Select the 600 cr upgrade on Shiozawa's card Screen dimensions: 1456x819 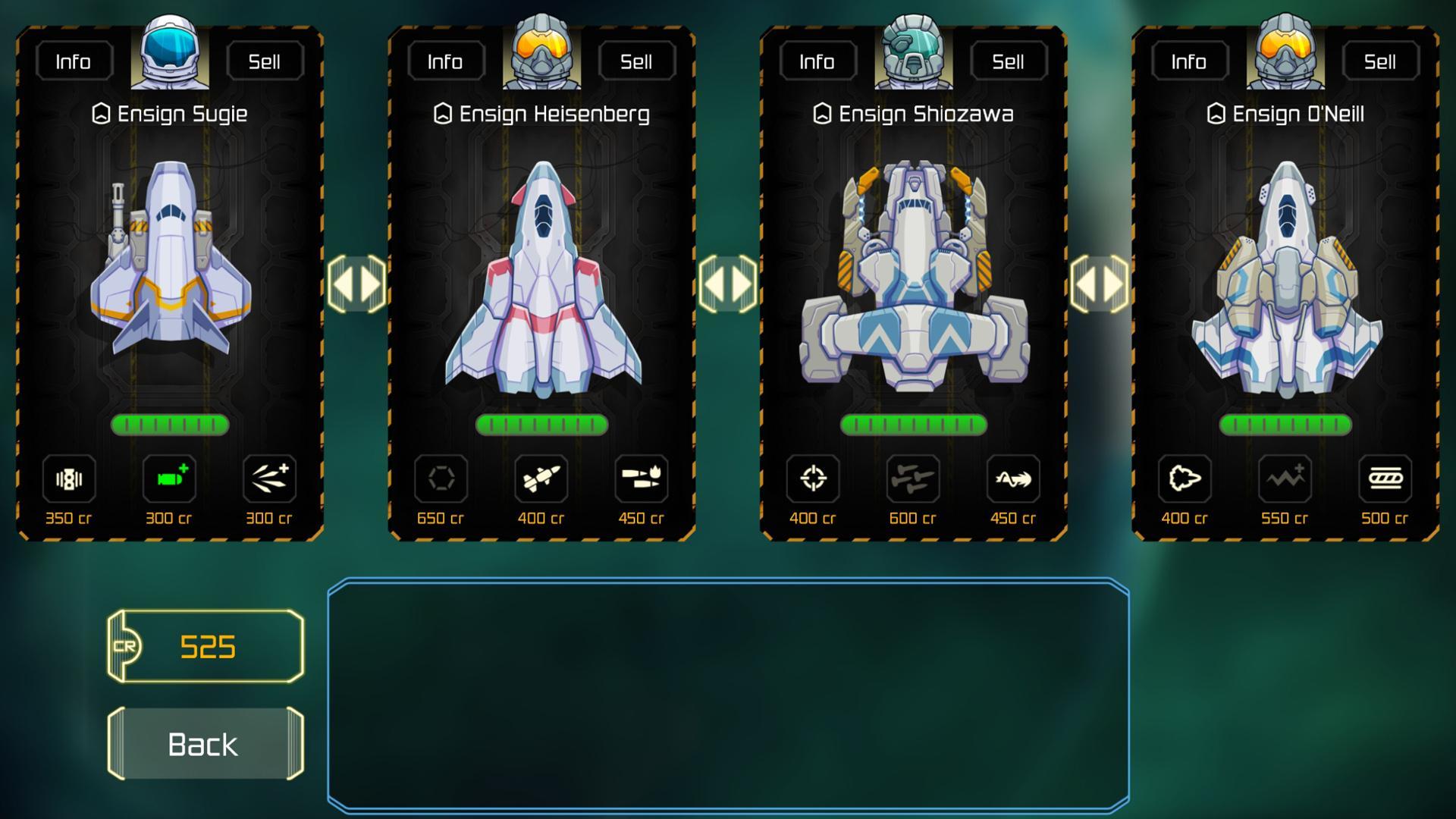912,479
